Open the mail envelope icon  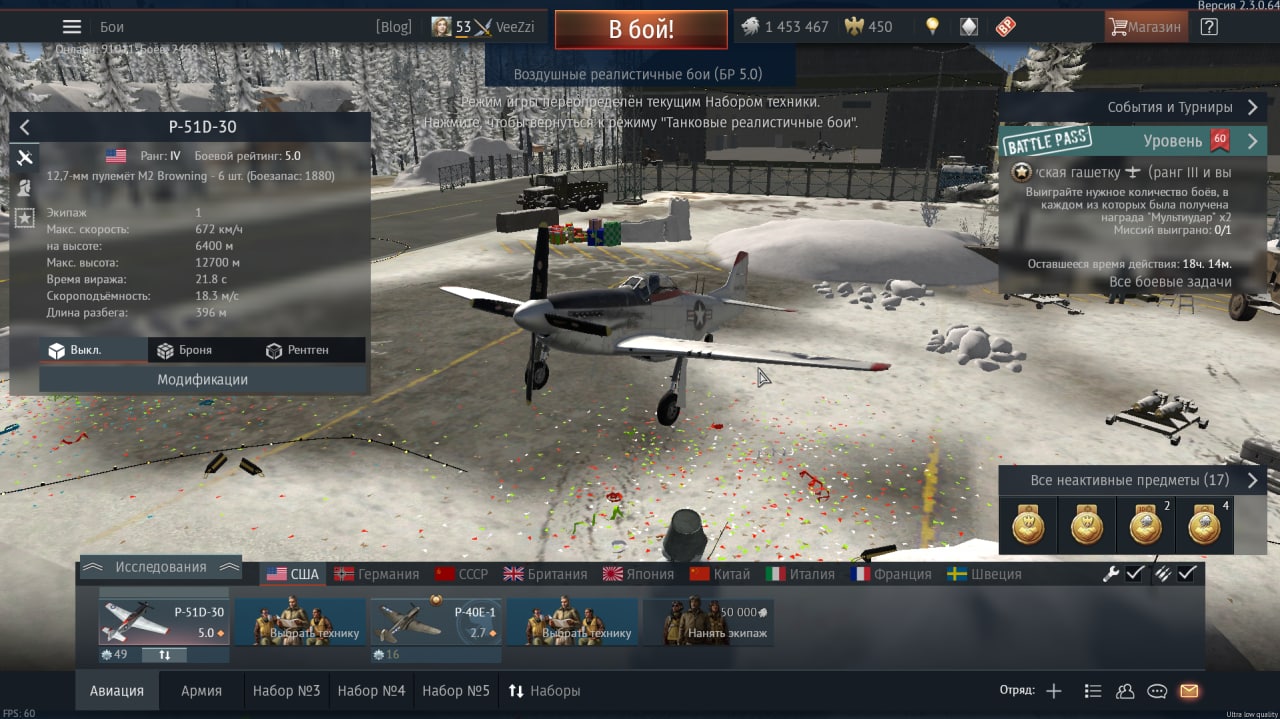pos(1189,691)
